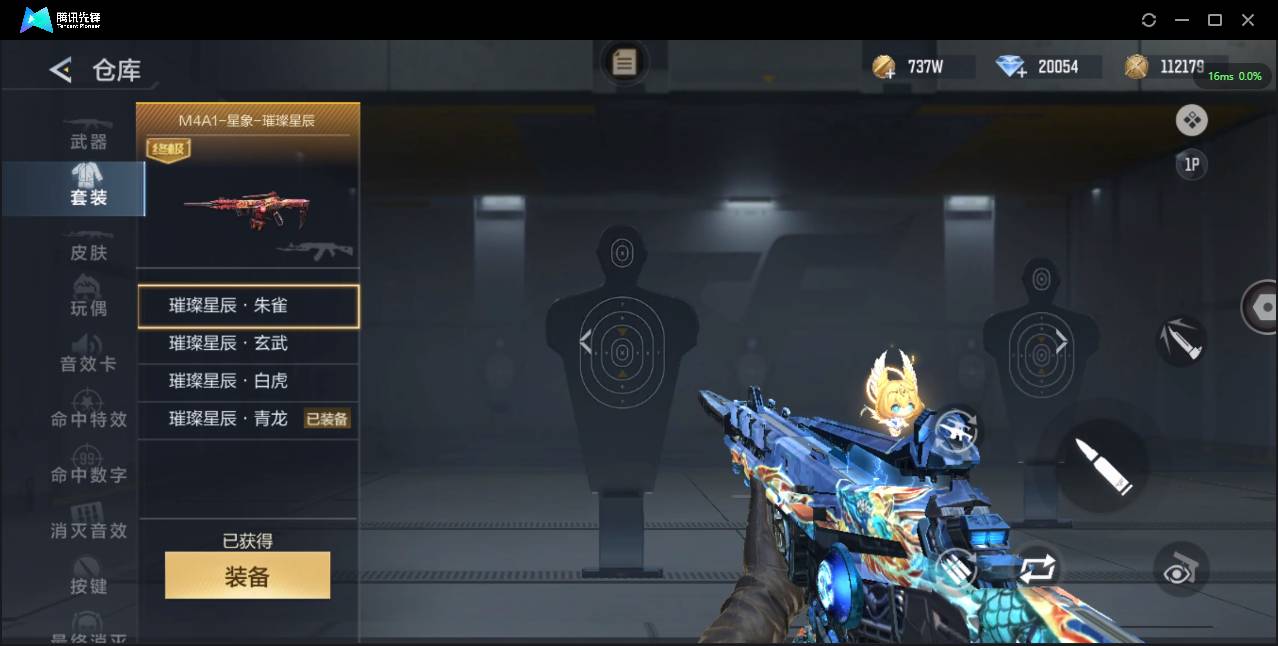Open the 消灭音效 kill sound tab
This screenshot has width=1278, height=646.
88,529
